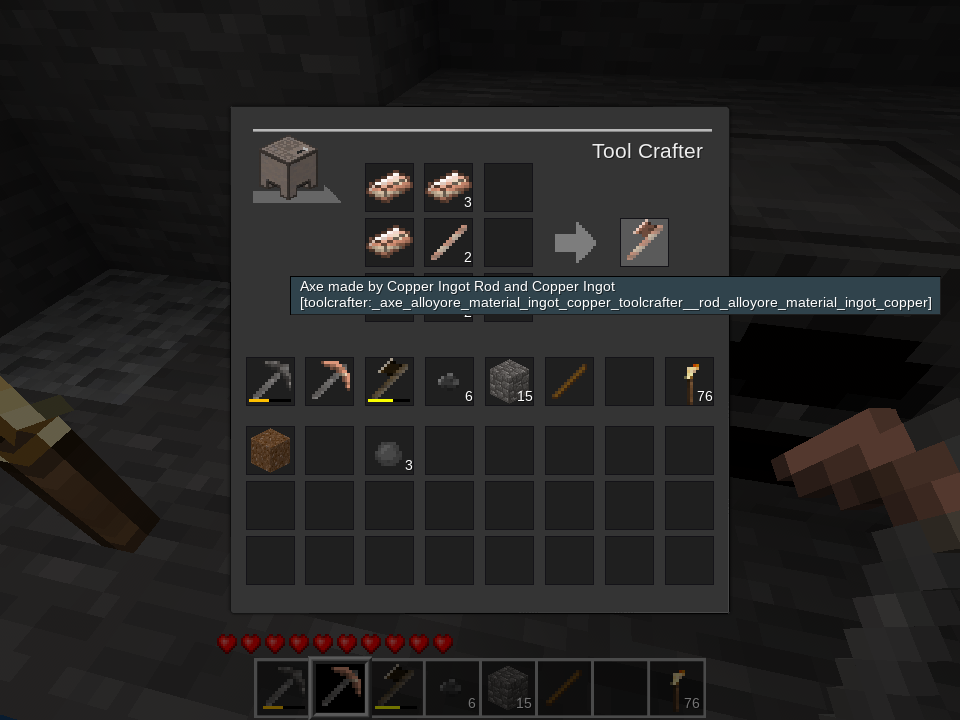This screenshot has width=960, height=720.
Task: Select the coal lump stack of 6 in inventory
Action: [449, 381]
